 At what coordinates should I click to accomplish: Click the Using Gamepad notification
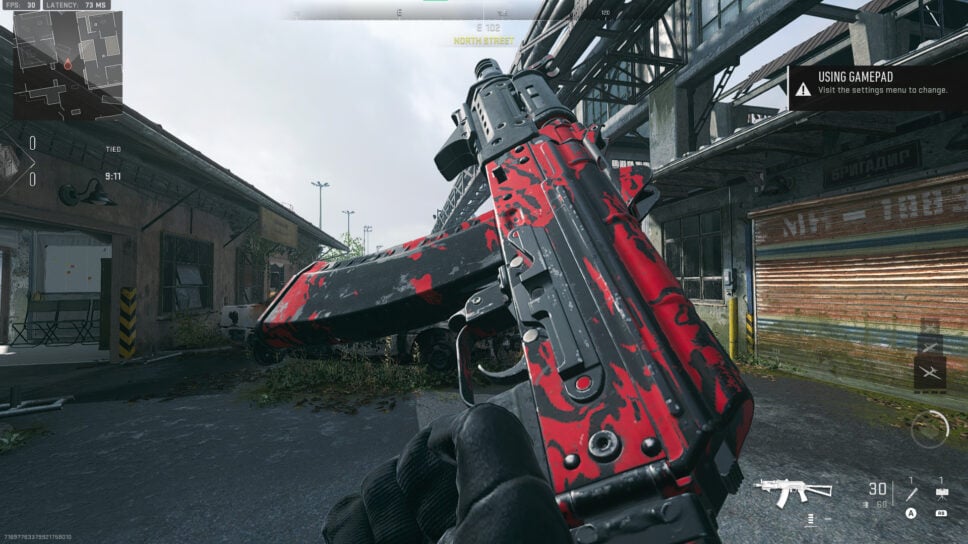876,88
